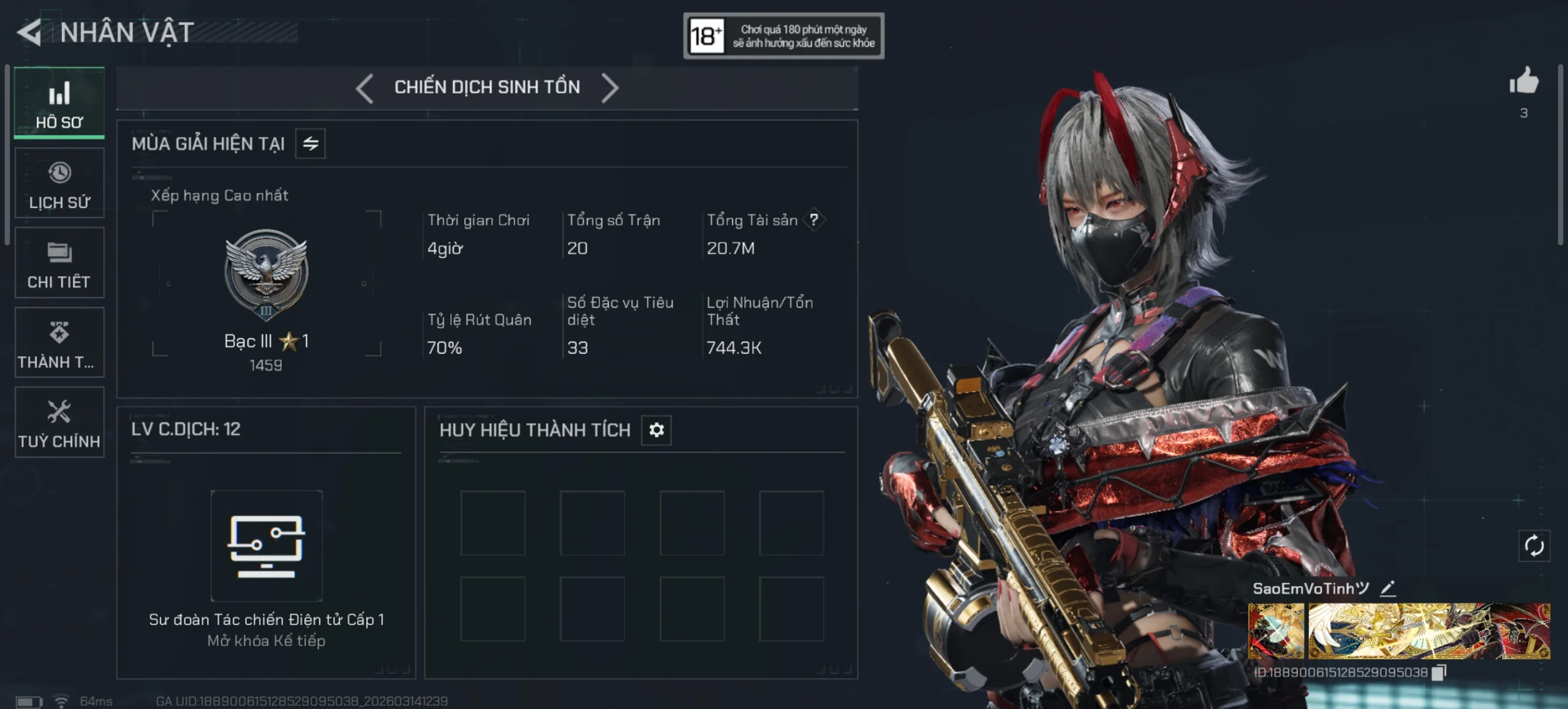Open the Hồ Sơ profile tab
The height and width of the screenshot is (709, 1568).
[x=59, y=103]
